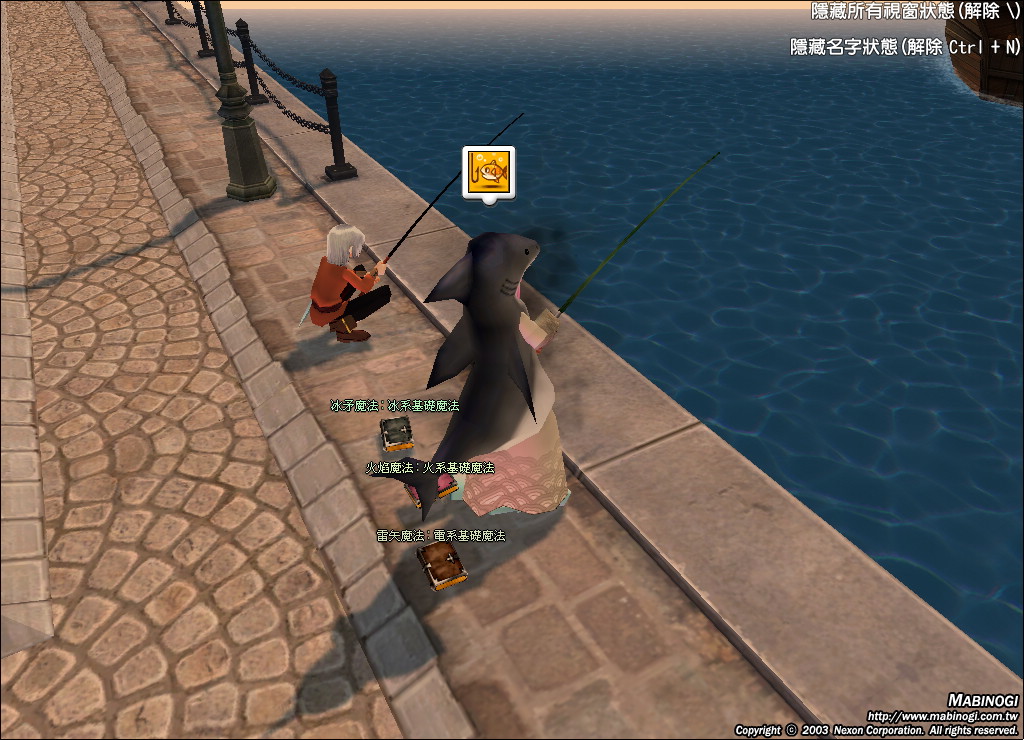This screenshot has height=740, width=1024.
Task: Pick the 火焰魔法 item label
Action: coord(429,467)
